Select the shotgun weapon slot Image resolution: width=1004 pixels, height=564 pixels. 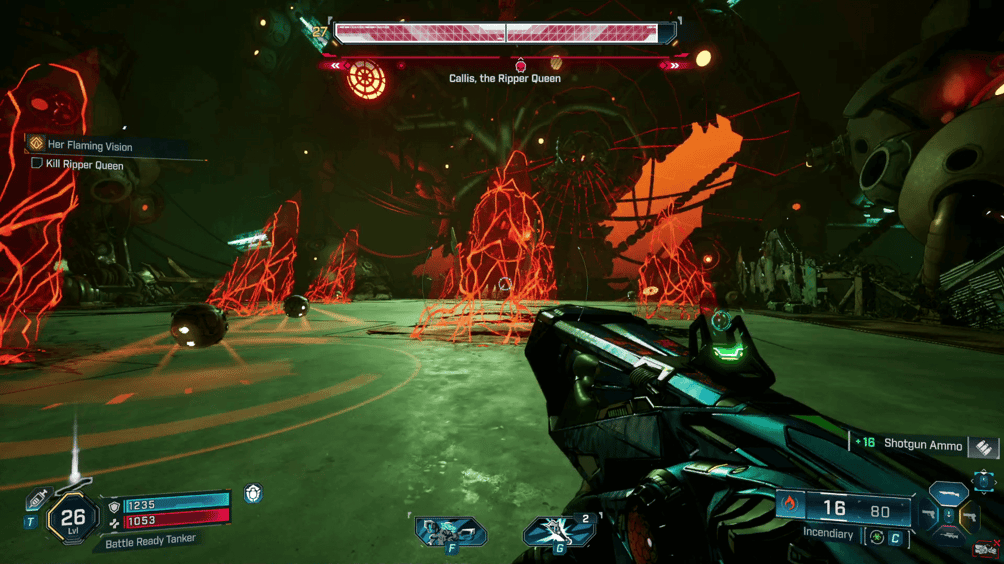[x=948, y=495]
